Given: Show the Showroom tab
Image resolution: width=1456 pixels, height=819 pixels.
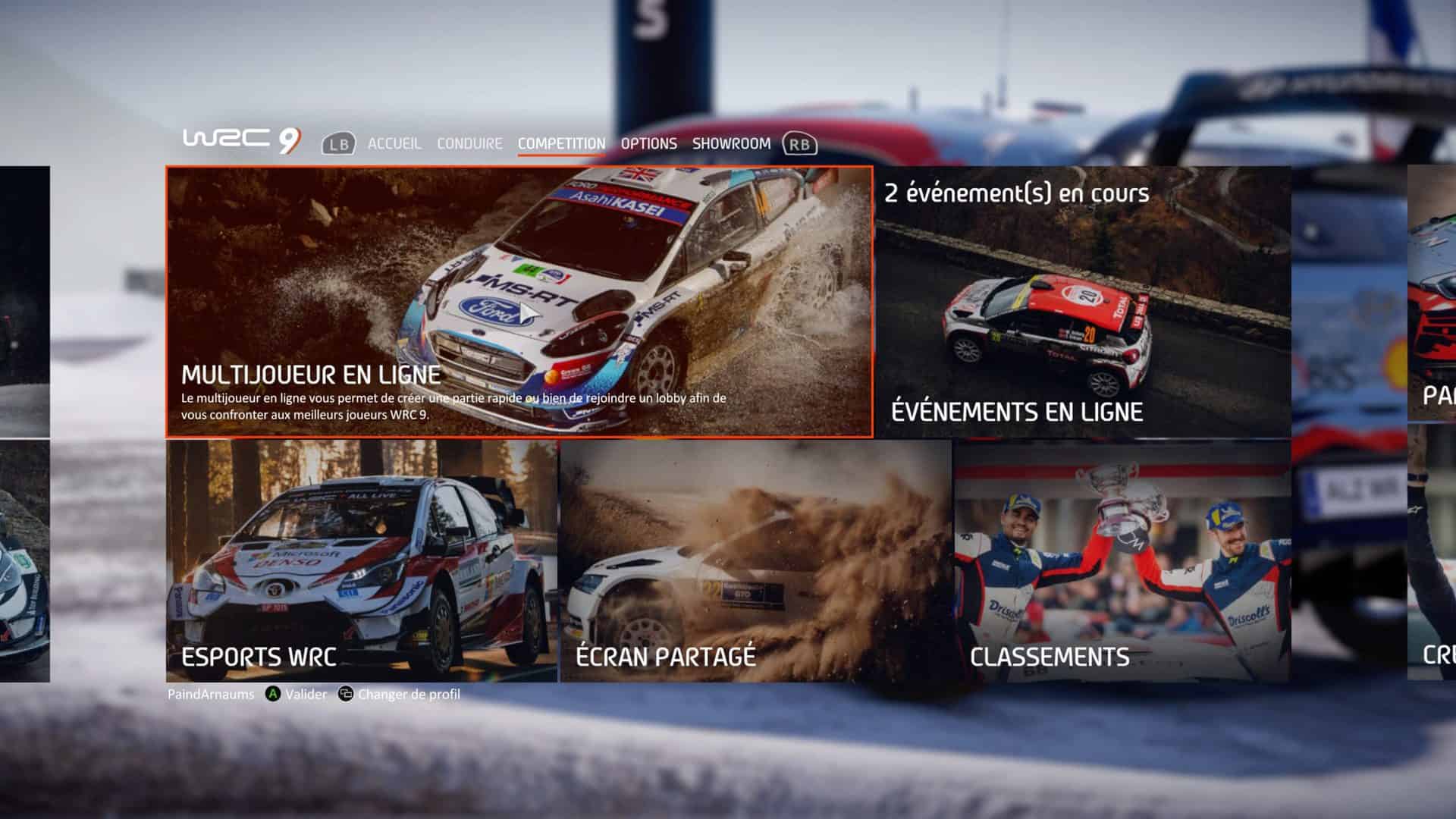Looking at the screenshot, I should [x=731, y=143].
